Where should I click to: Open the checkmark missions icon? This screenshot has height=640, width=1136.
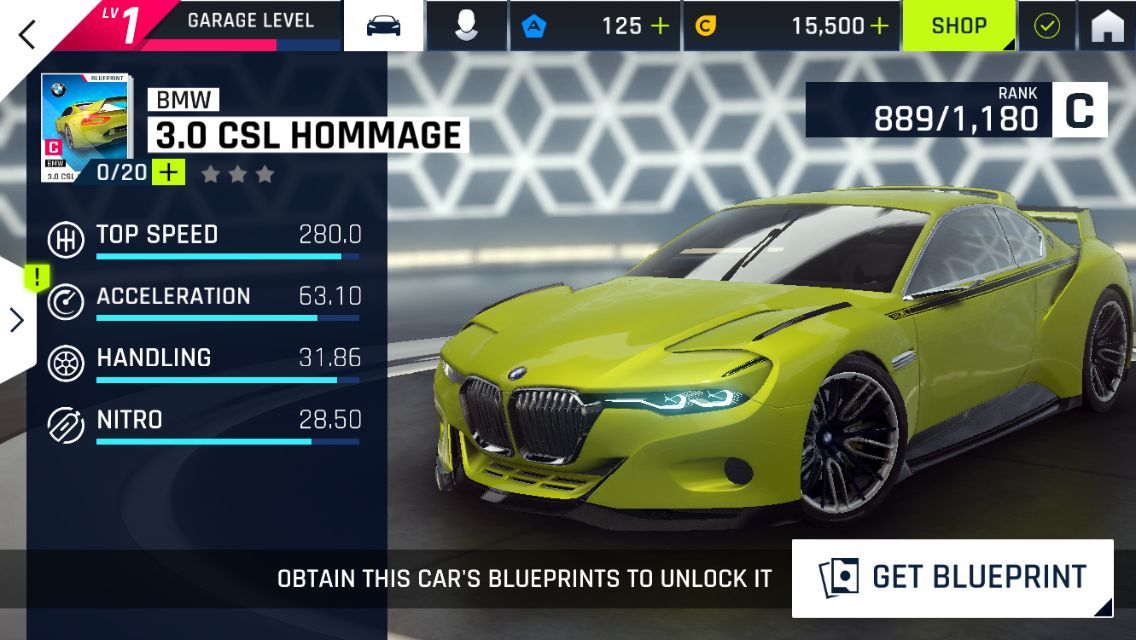point(1047,26)
